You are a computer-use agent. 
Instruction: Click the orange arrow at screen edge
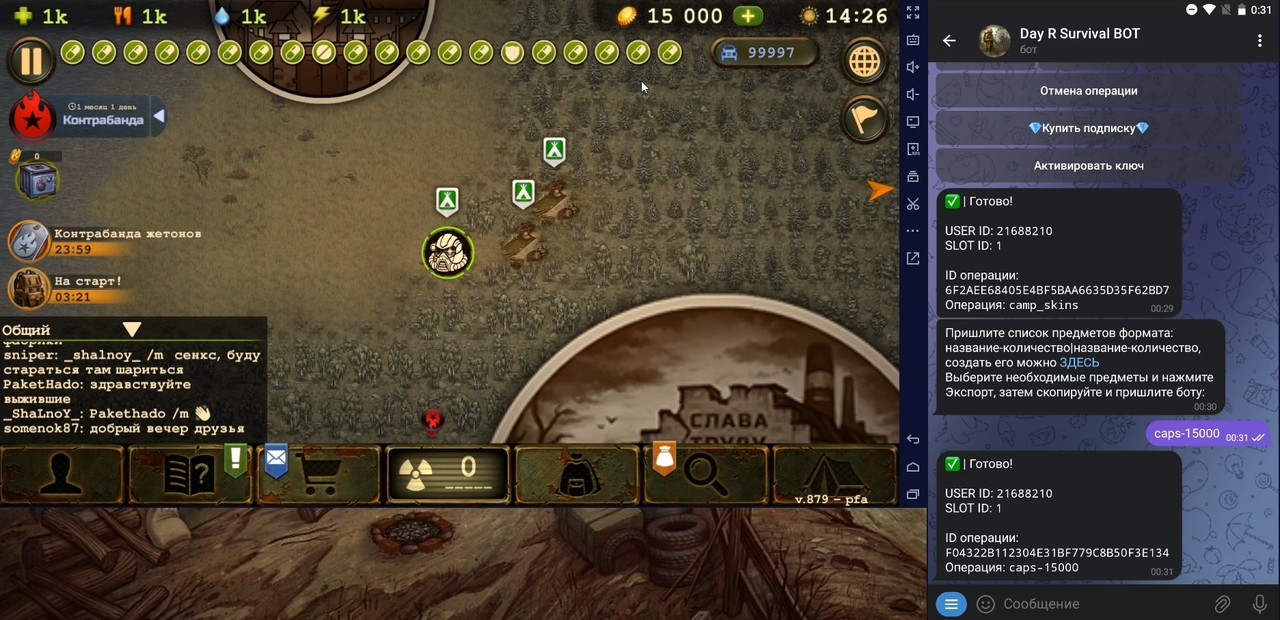pos(880,190)
